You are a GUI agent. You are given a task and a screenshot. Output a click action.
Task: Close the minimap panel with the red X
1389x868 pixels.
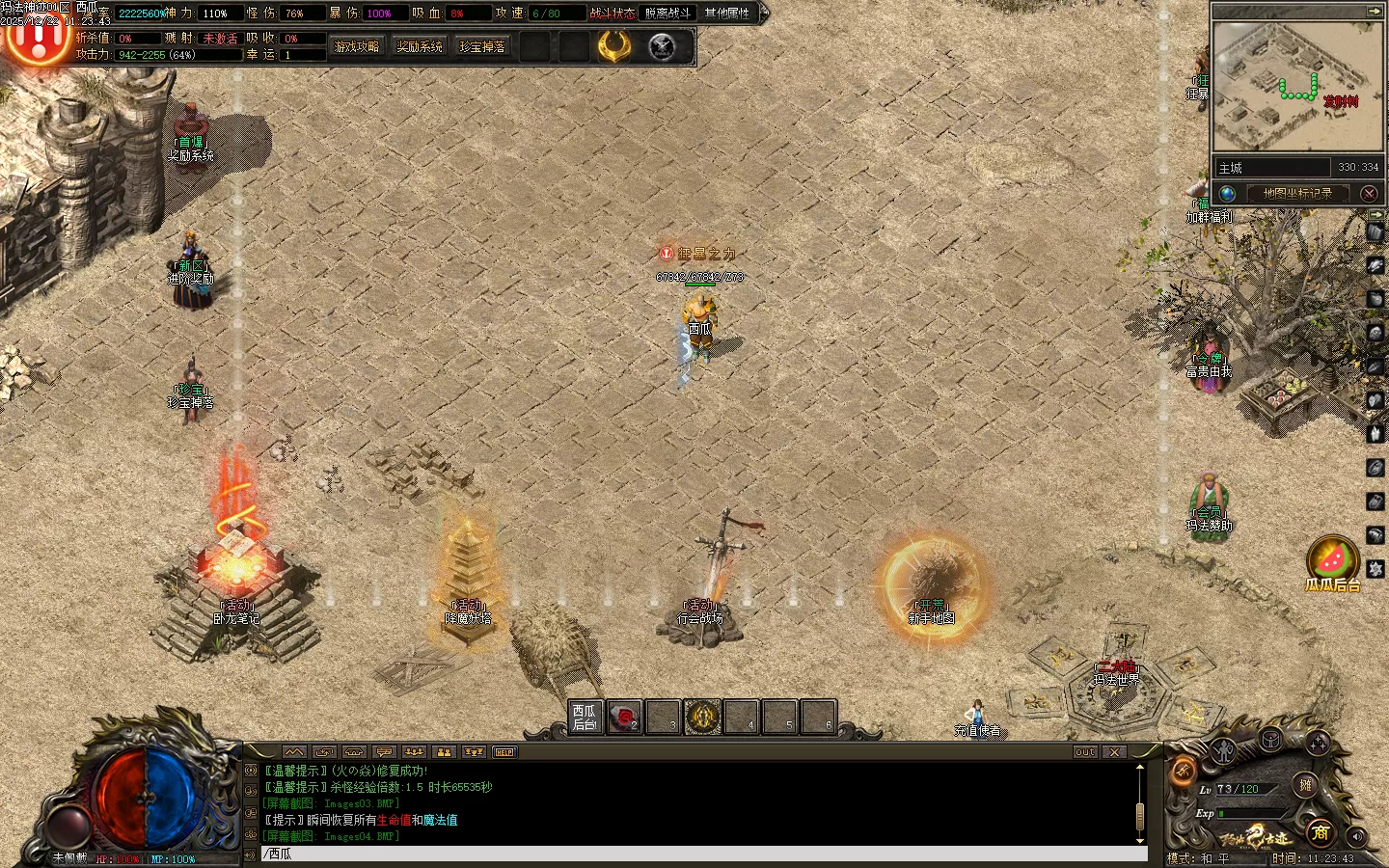(1369, 193)
